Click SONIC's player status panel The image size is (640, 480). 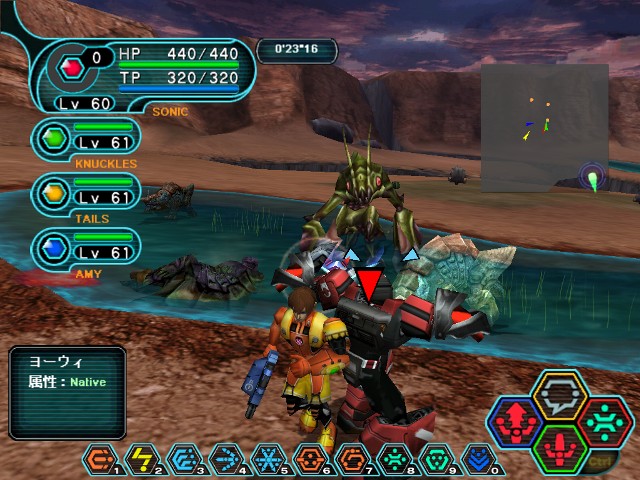(x=150, y=73)
